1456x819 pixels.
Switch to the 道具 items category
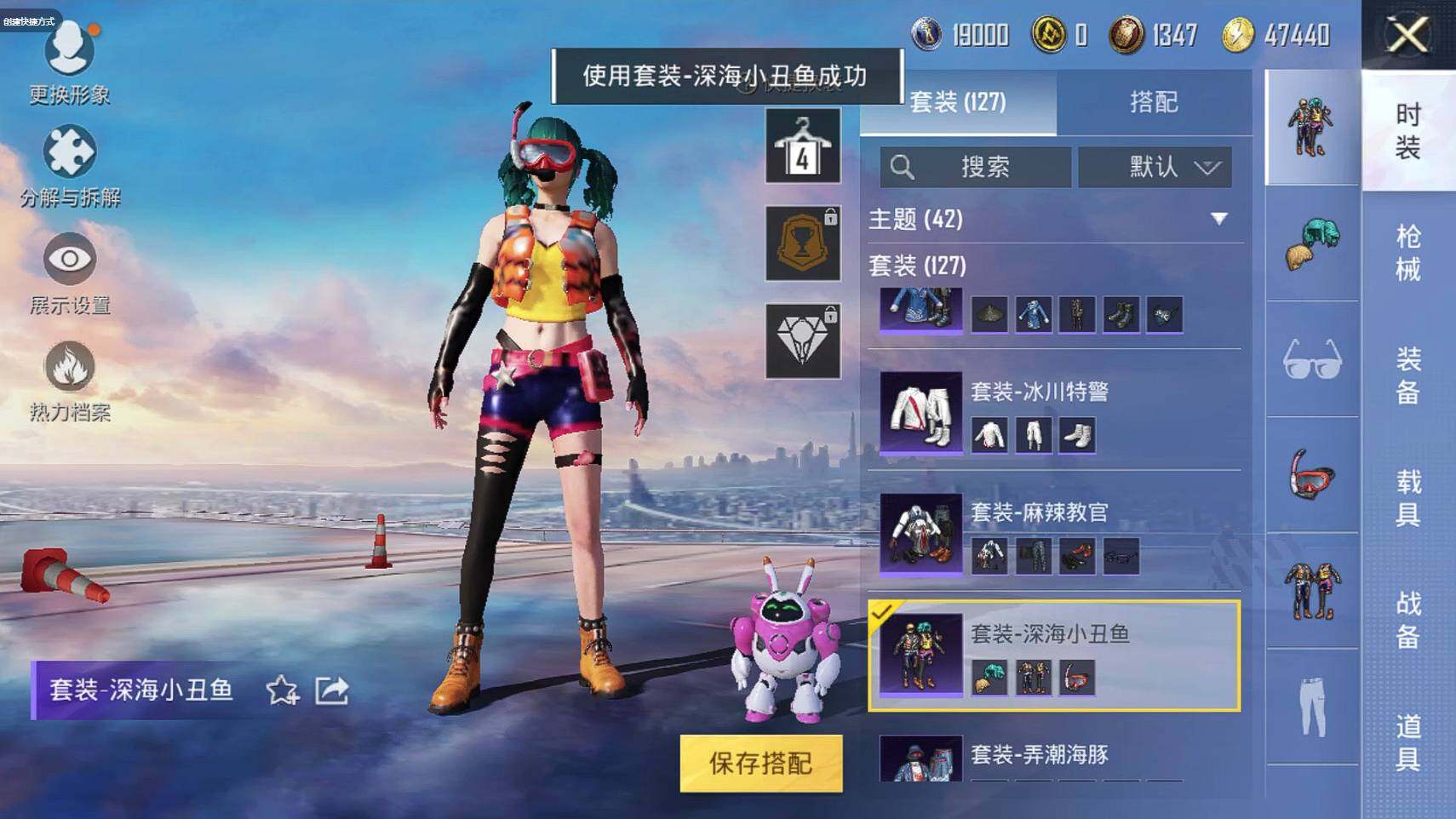click(x=1407, y=742)
